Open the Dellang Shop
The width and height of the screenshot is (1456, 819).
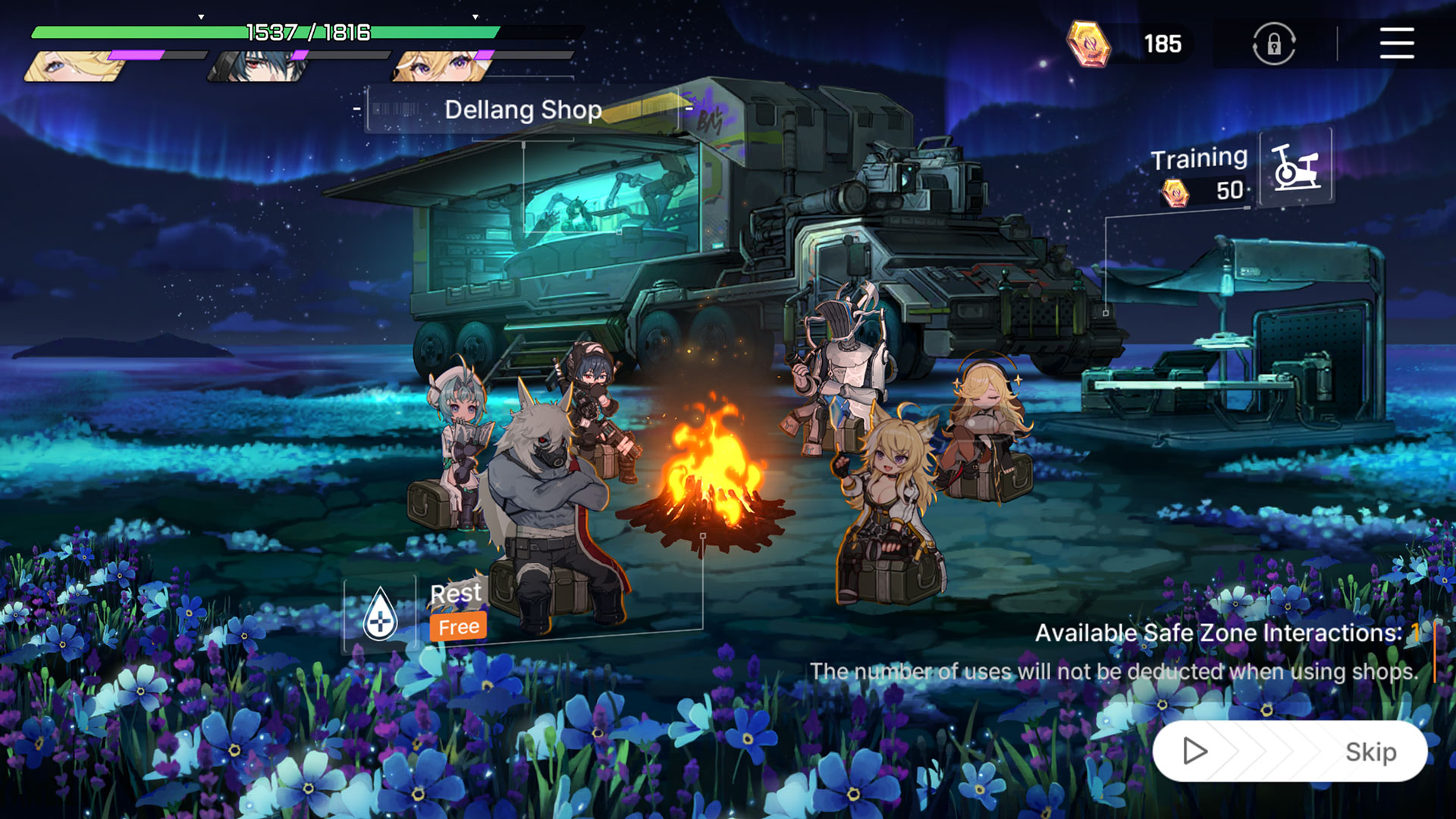522,110
